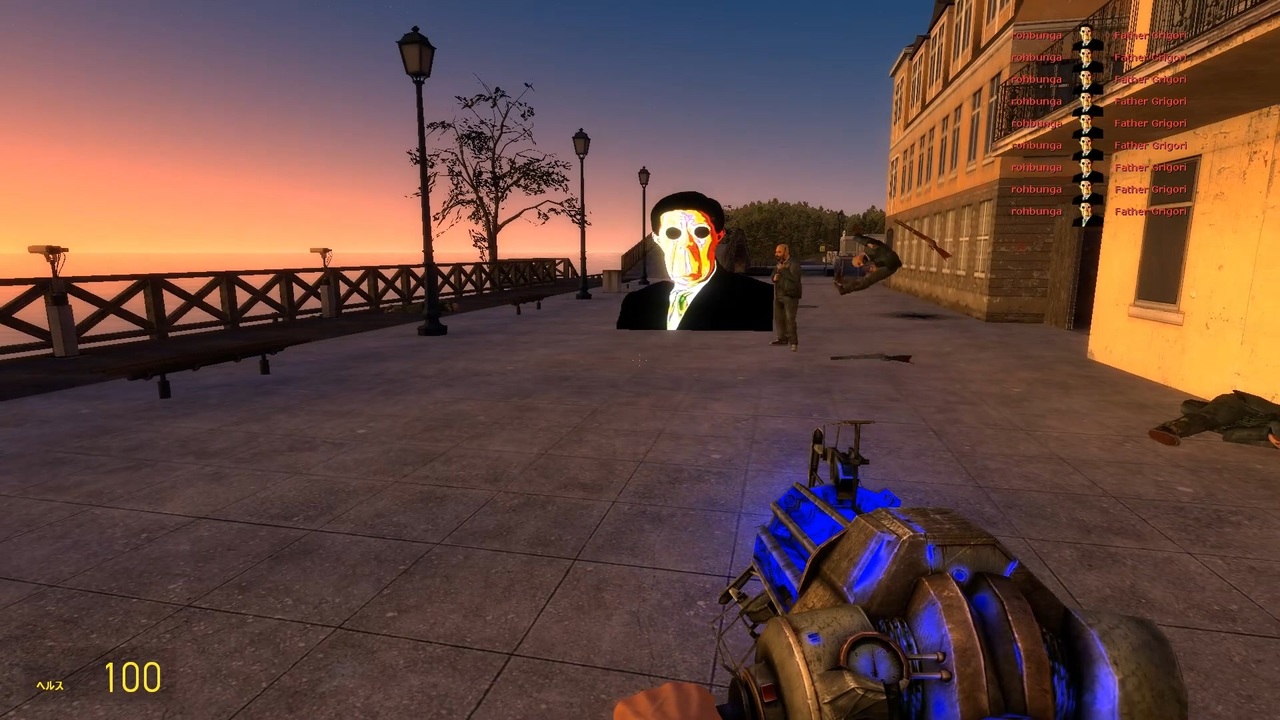Click the Father Grigori icon, fourth killfeed row
1280x720 pixels.
coord(1087,101)
